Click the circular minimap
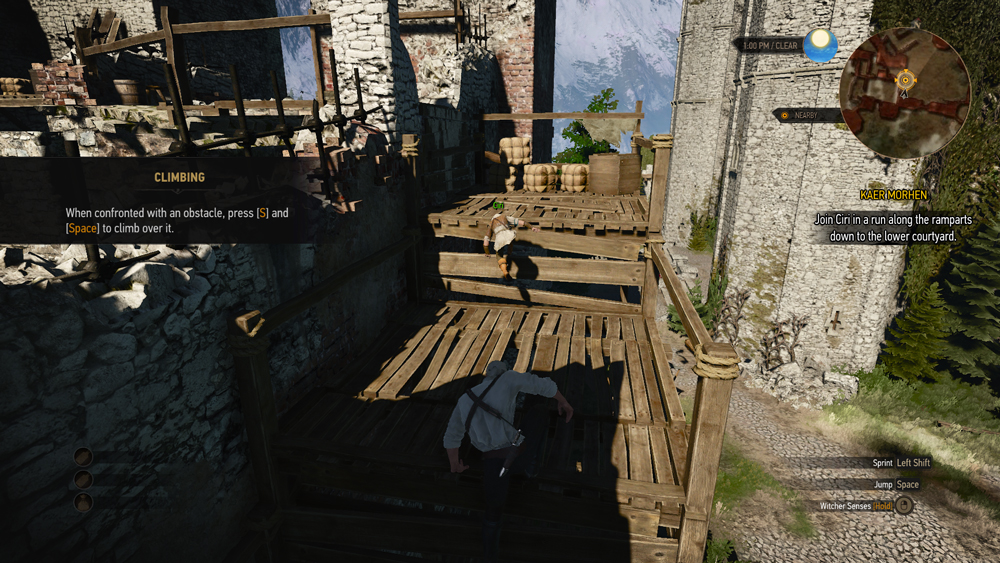The height and width of the screenshot is (563, 1000). (904, 94)
